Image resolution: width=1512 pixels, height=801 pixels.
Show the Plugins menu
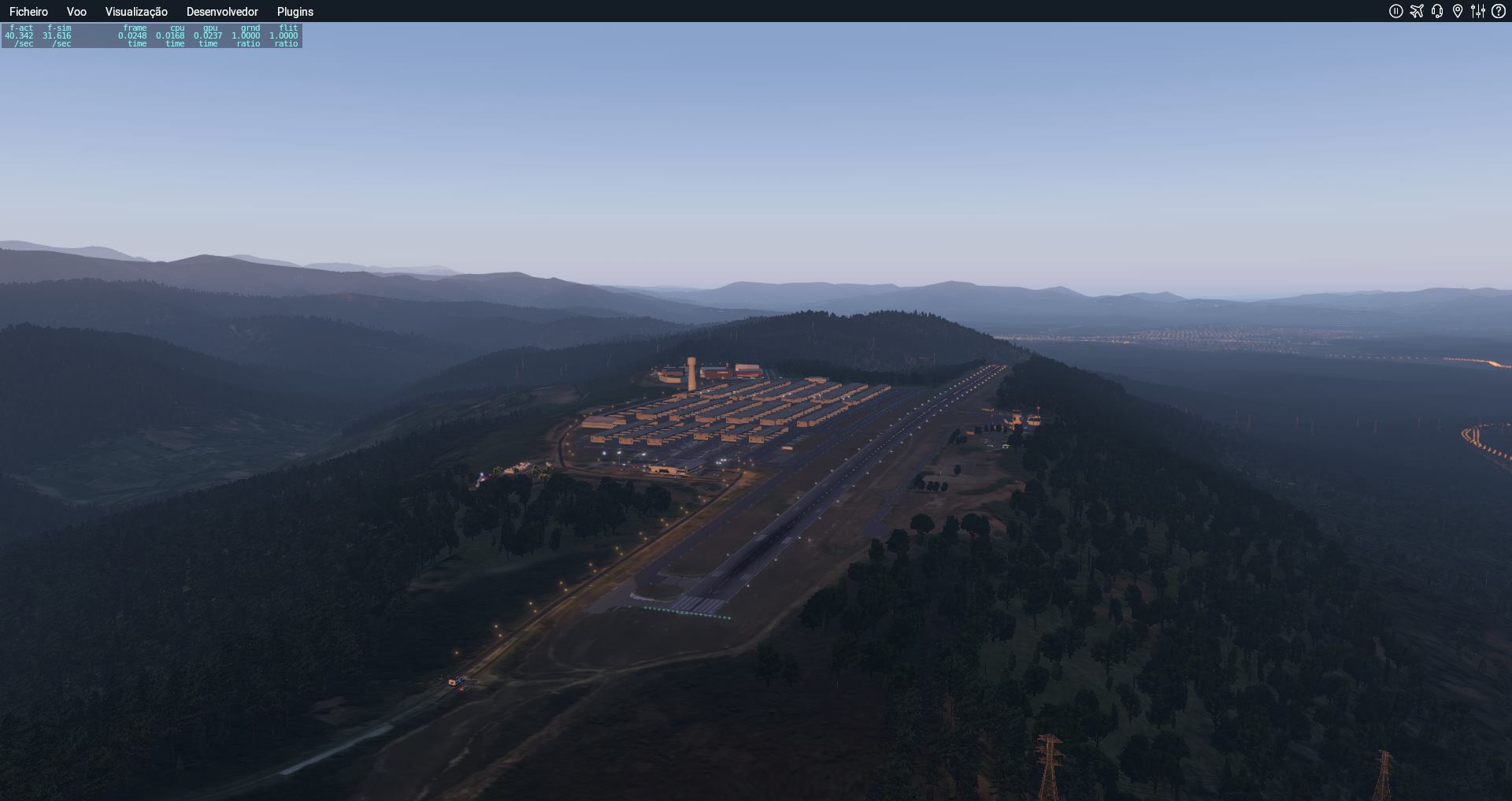pyautogui.click(x=295, y=12)
